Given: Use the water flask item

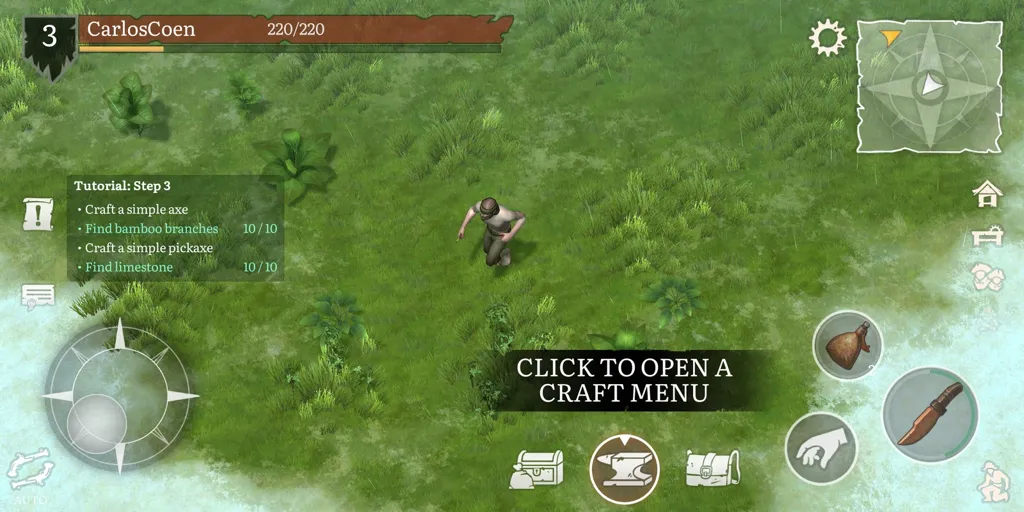Looking at the screenshot, I should (847, 345).
